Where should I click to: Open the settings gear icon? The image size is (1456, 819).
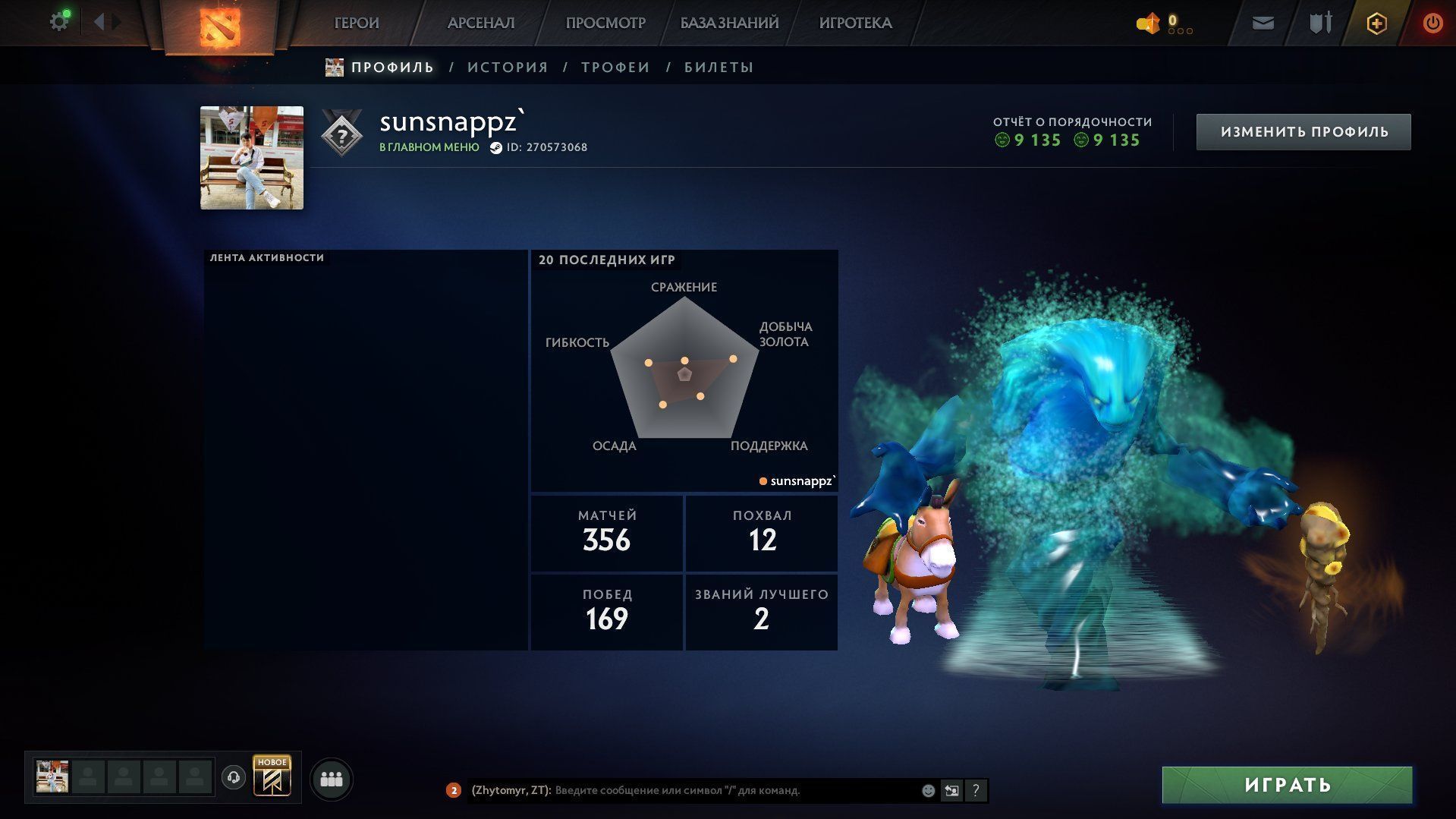point(59,22)
